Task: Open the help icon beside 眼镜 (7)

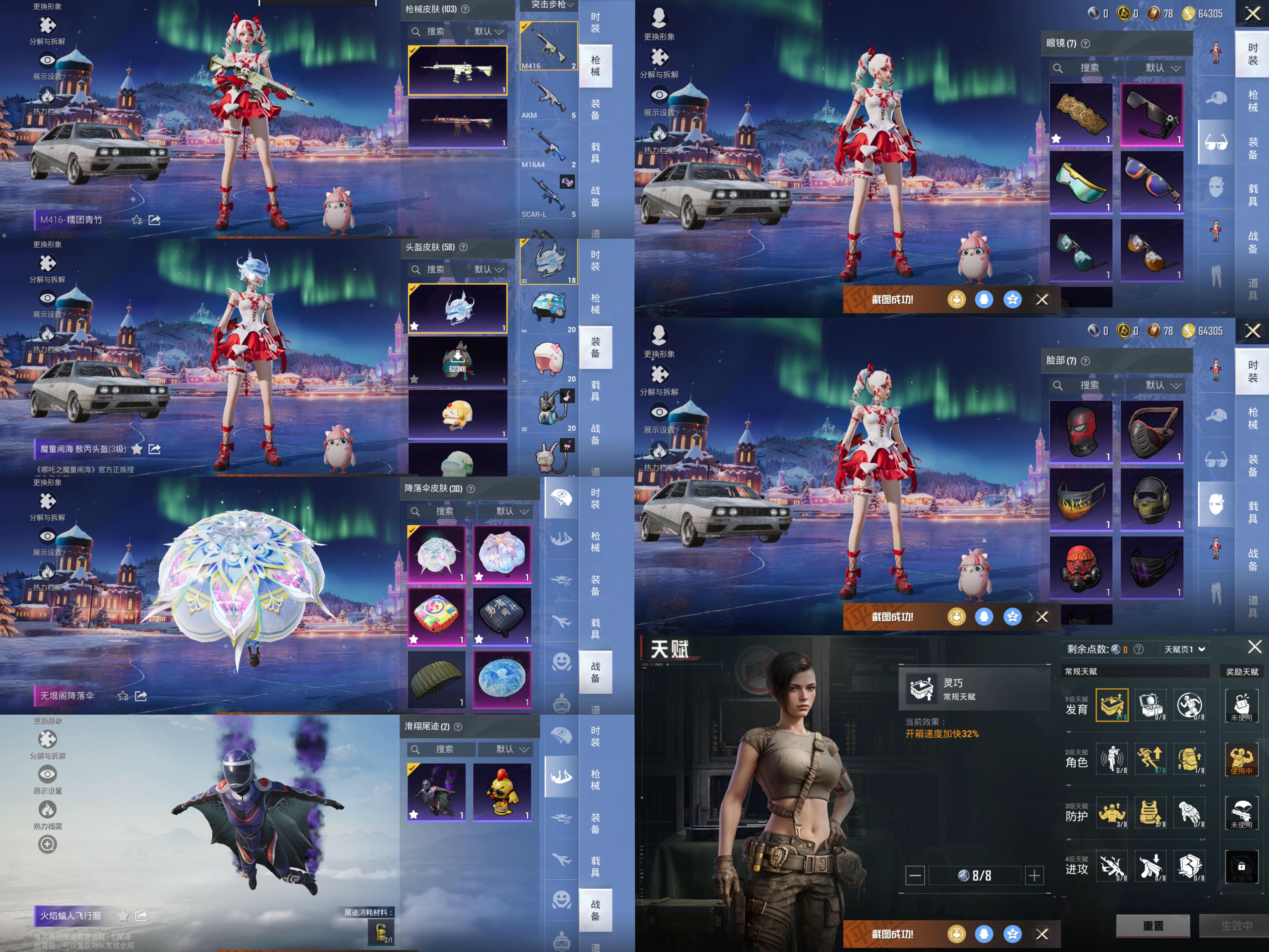Action: coord(1085,44)
